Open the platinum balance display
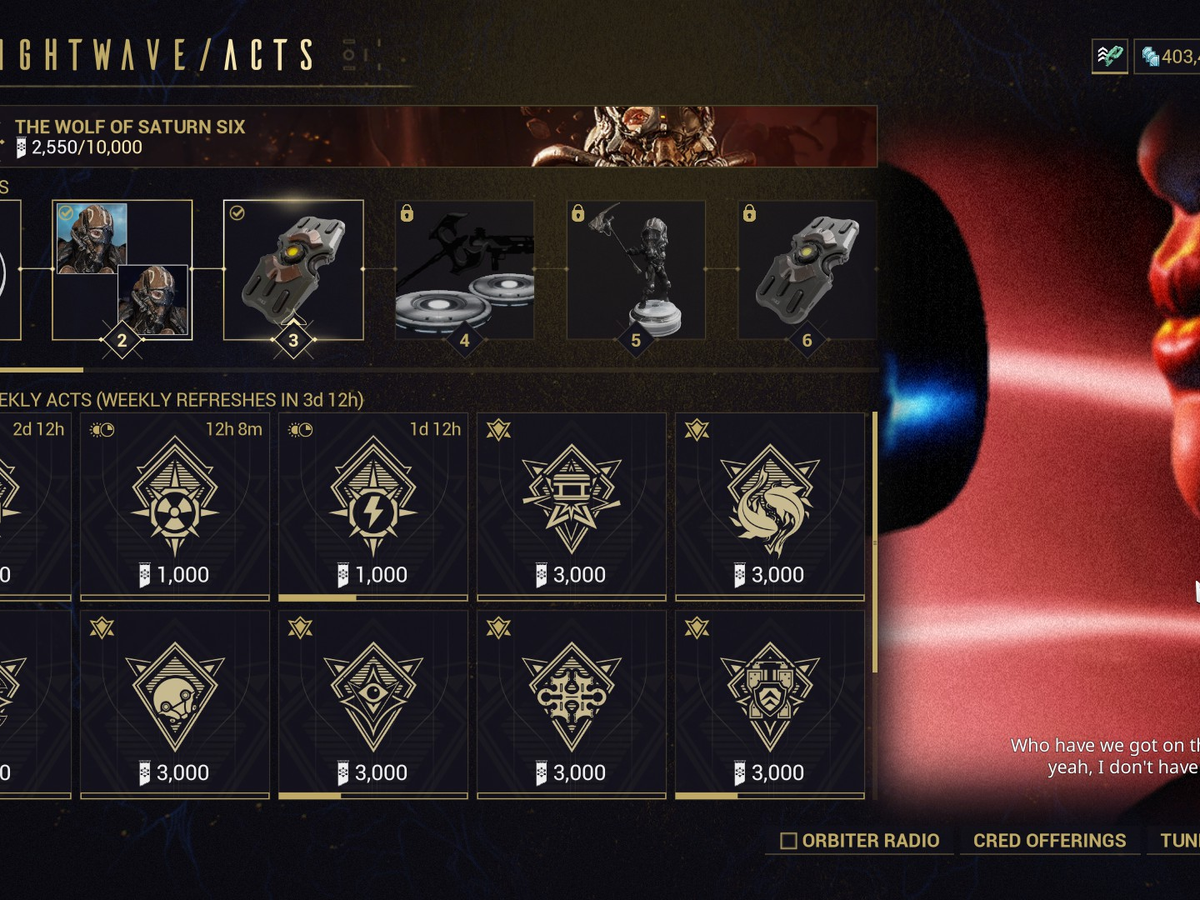 pyautogui.click(x=1168, y=57)
